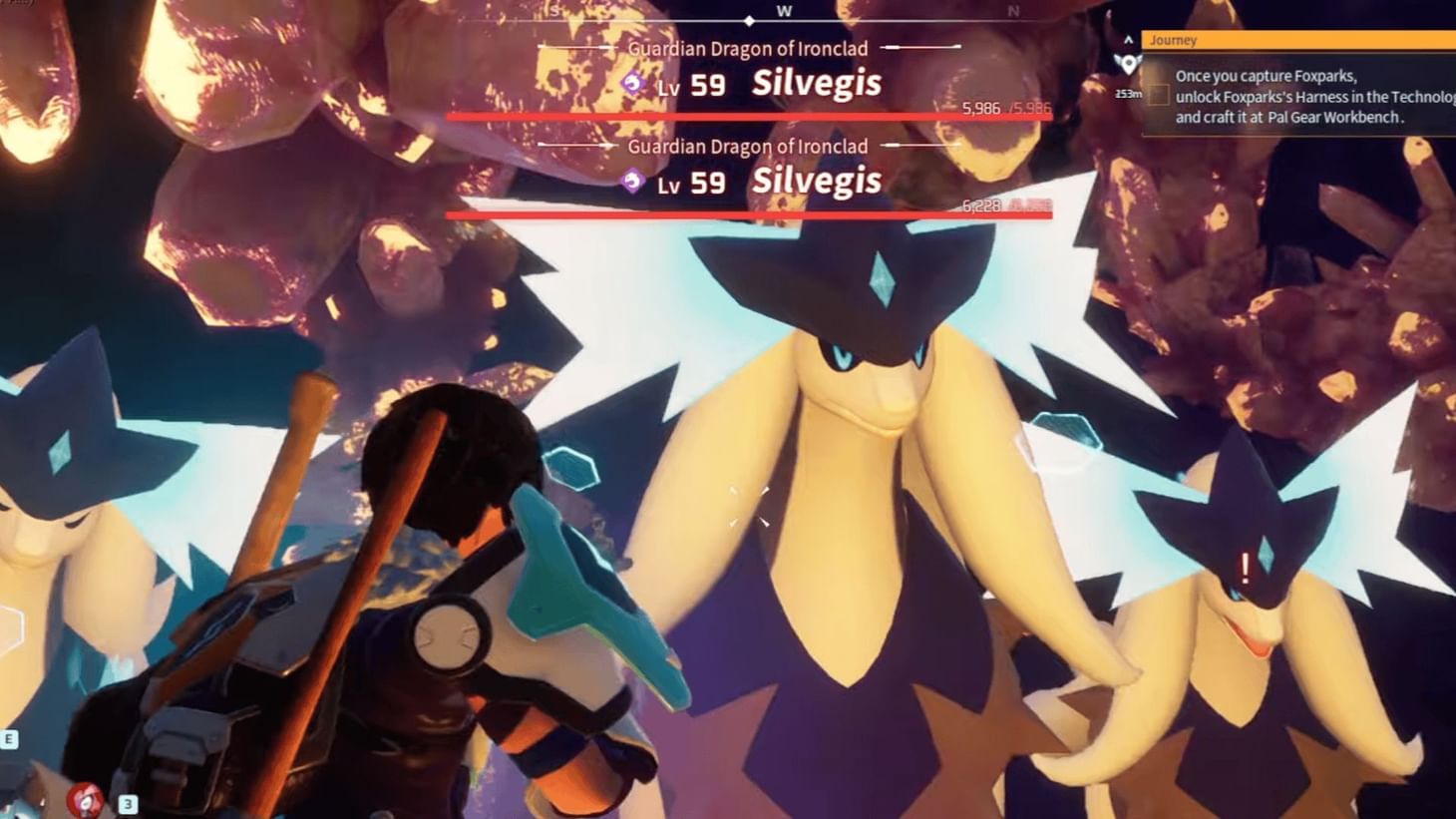Select the Journey tab label
Screen dimensions: 1456x819
(1173, 40)
